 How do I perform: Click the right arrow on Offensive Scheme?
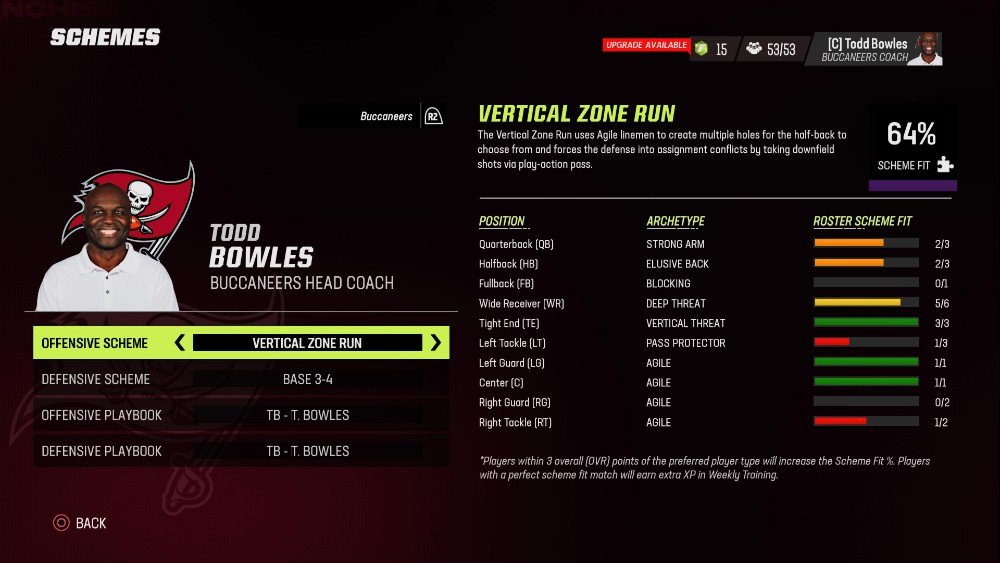(436, 343)
